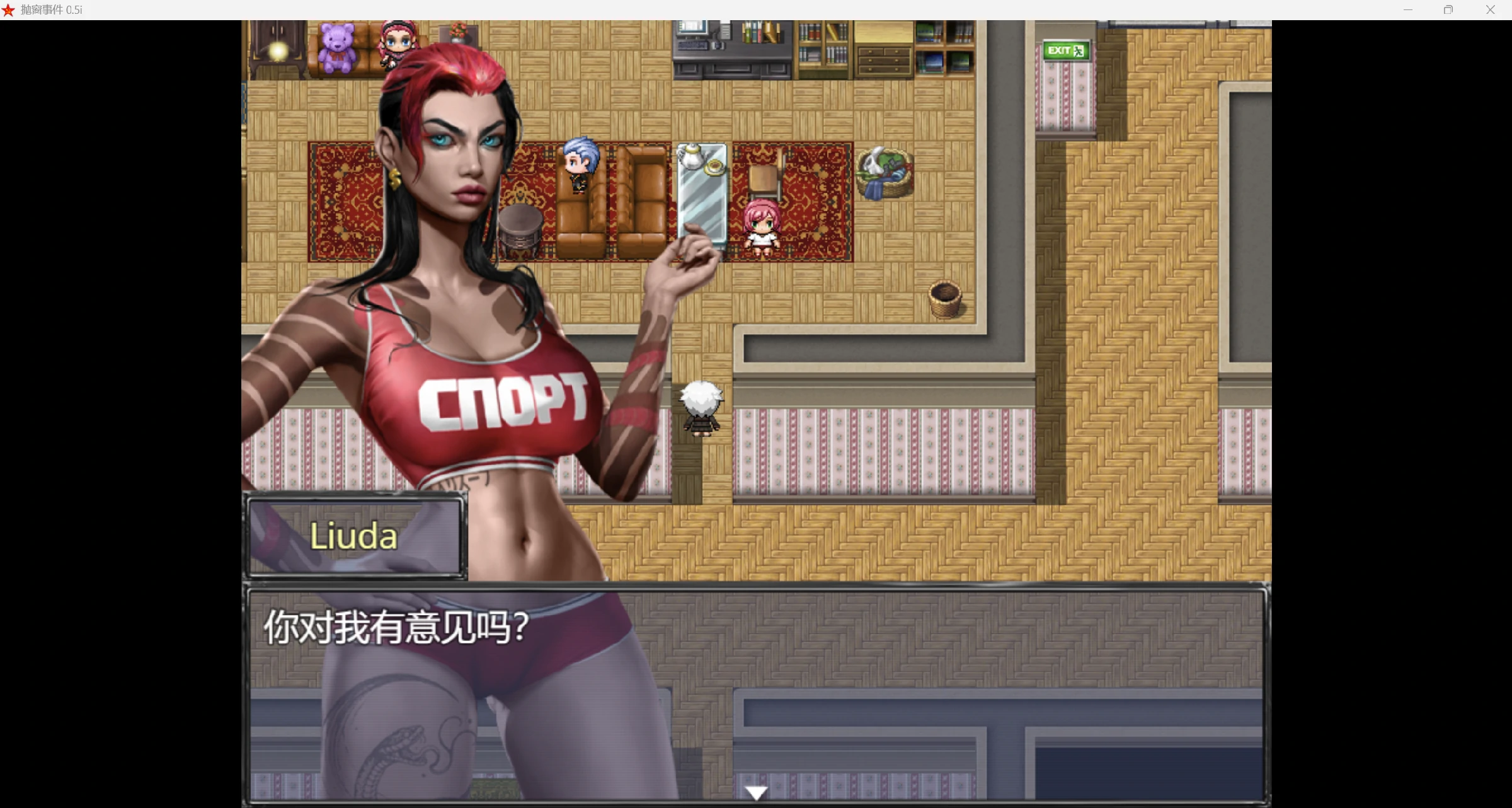Advance dialogue with the white arrow

tap(756, 792)
